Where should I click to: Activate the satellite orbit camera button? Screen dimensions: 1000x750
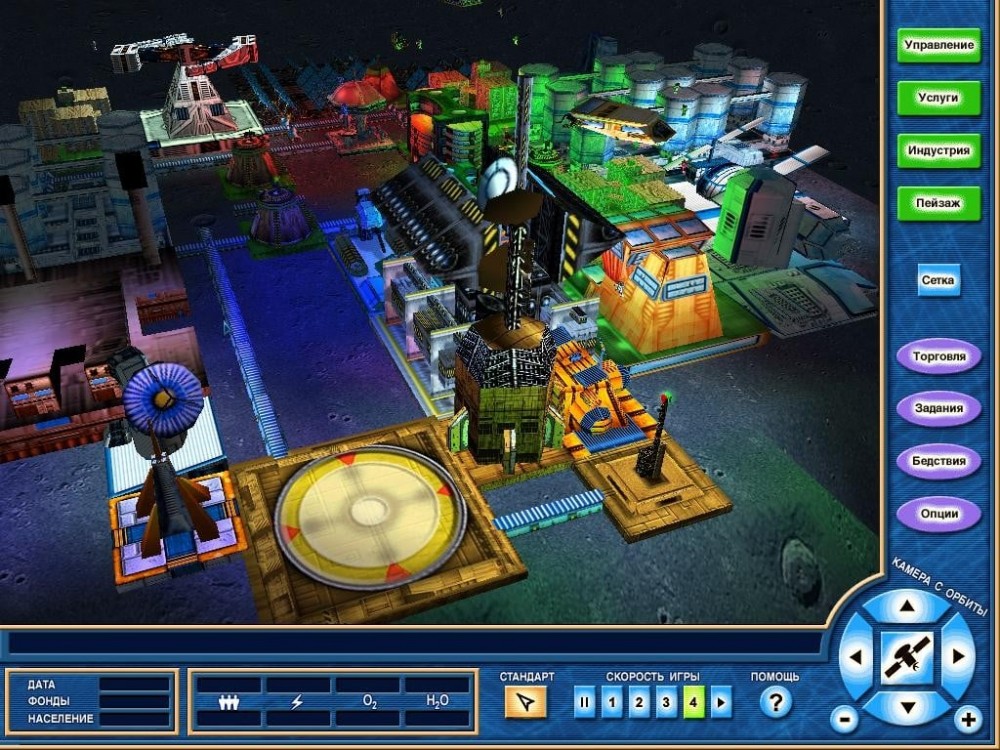pyautogui.click(x=907, y=657)
